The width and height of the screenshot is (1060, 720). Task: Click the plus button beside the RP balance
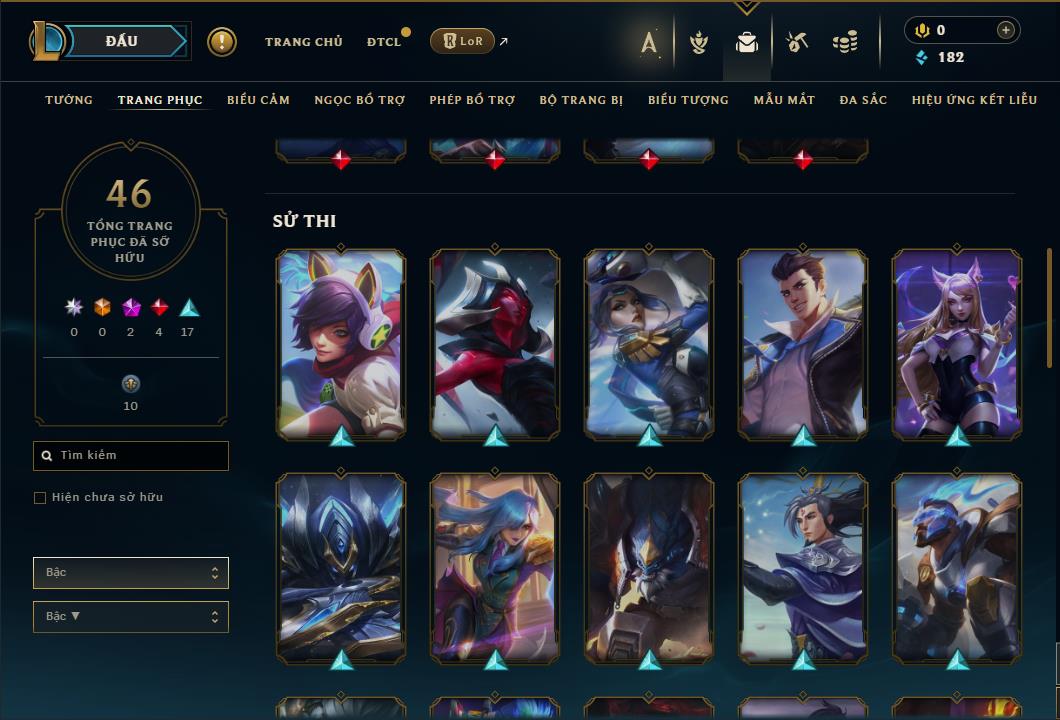click(x=1005, y=31)
